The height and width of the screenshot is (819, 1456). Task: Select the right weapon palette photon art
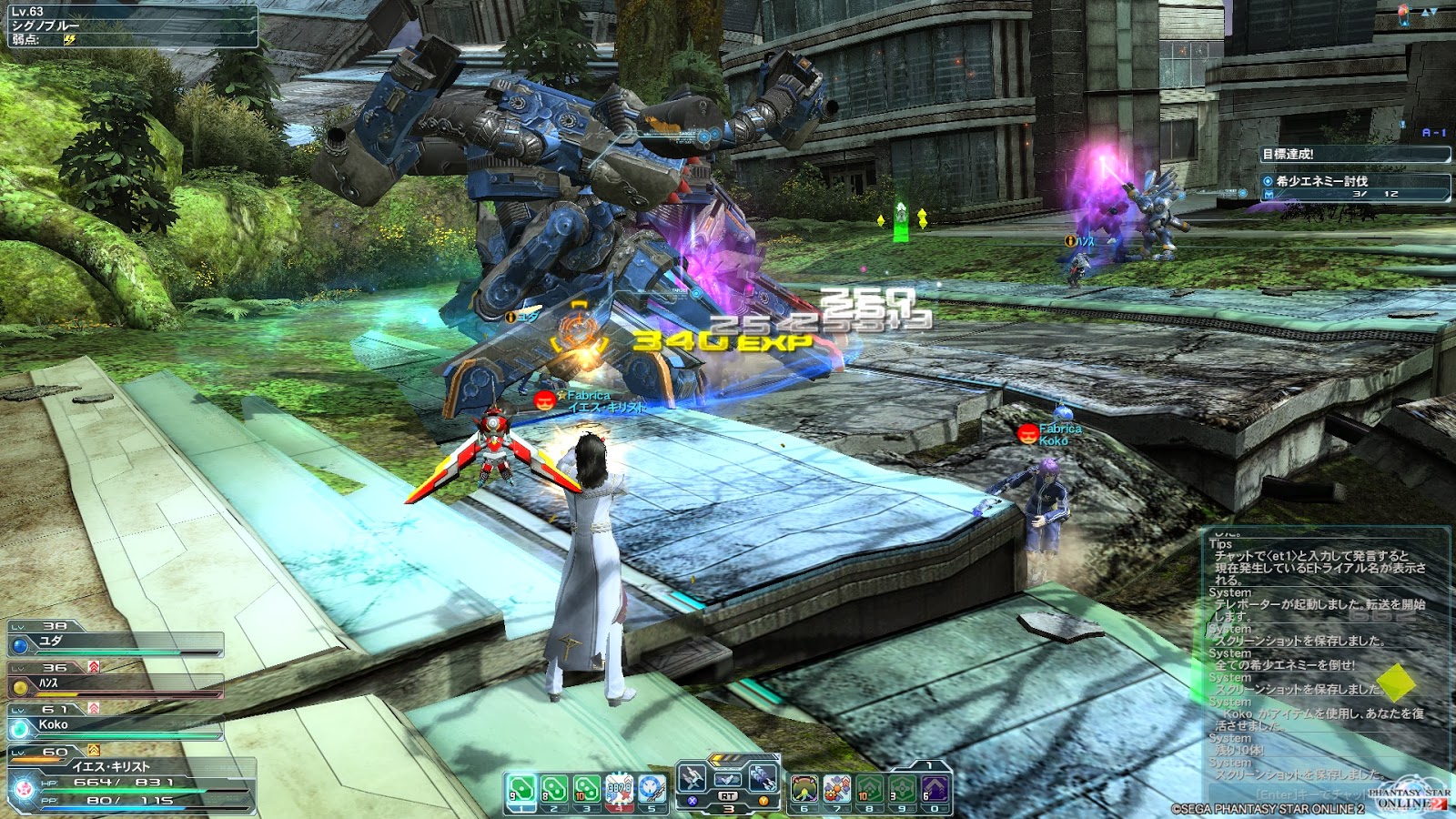pyautogui.click(x=762, y=778)
